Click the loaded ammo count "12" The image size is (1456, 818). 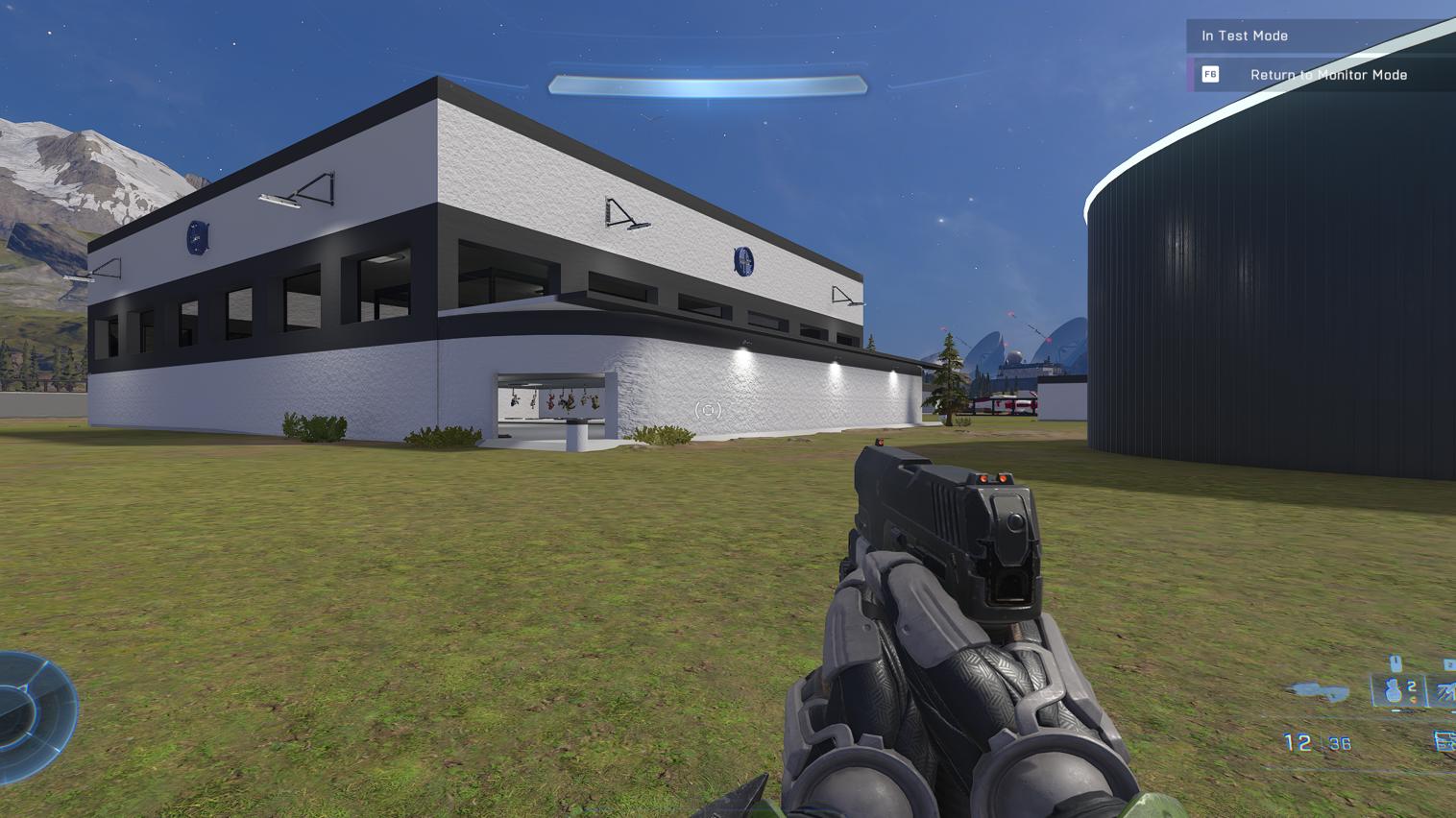point(1298,740)
